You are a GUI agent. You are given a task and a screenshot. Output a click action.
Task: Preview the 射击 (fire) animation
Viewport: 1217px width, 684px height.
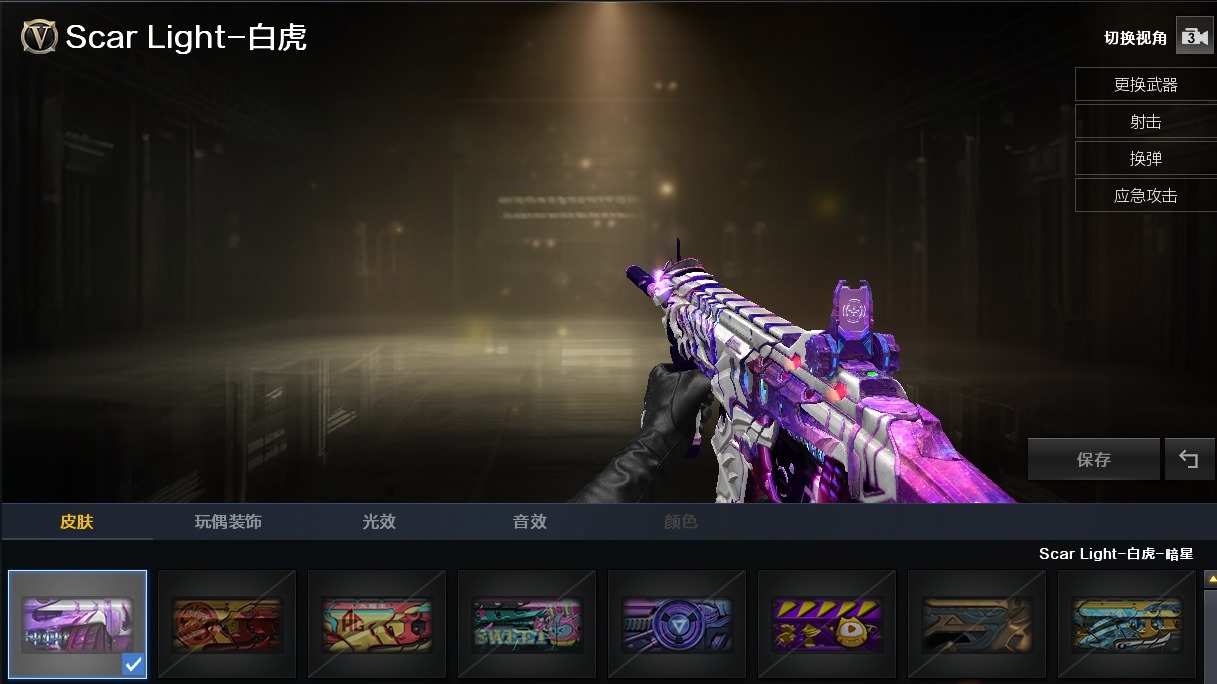1145,122
